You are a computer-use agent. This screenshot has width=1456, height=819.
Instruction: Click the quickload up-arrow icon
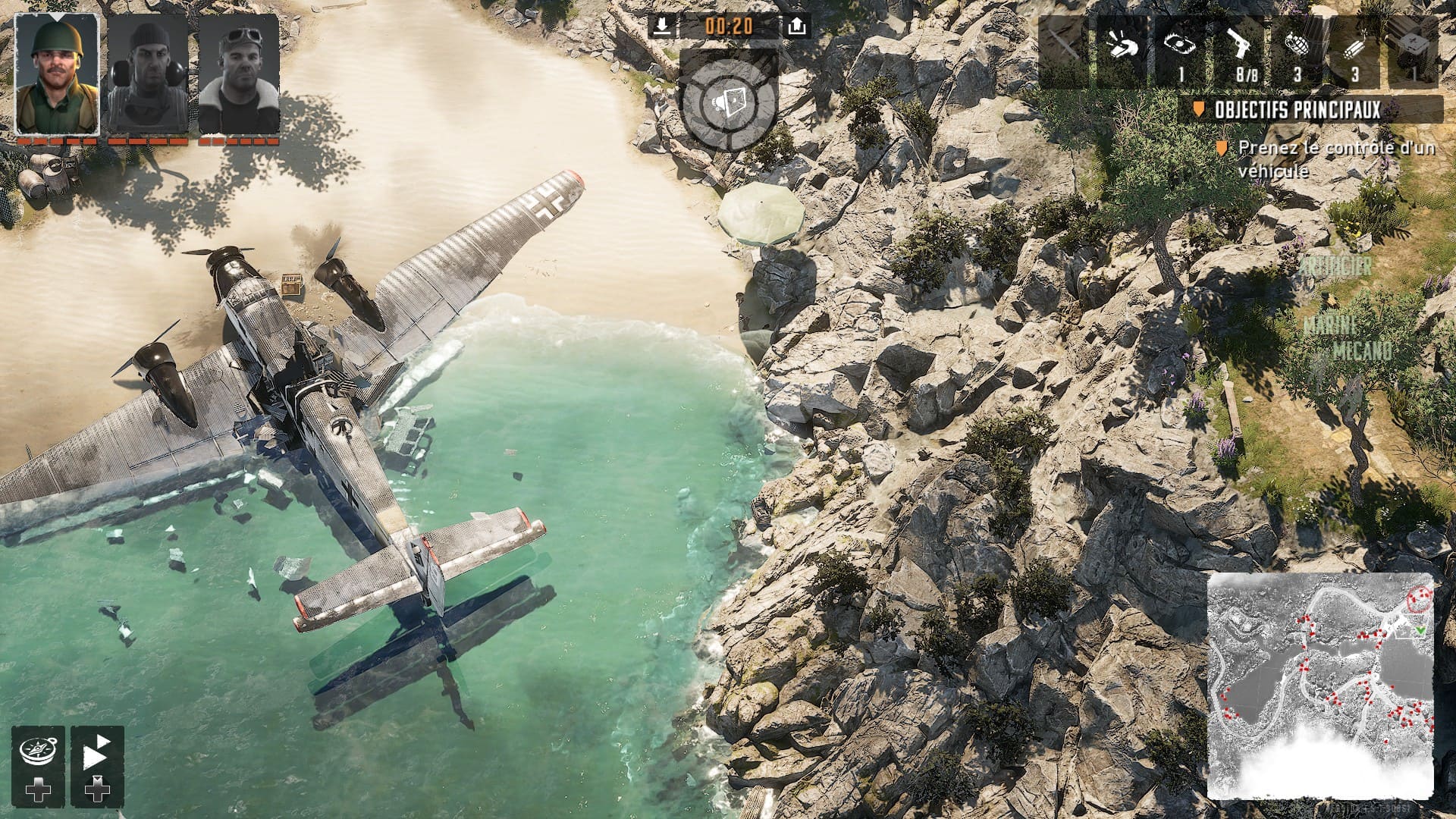click(796, 25)
